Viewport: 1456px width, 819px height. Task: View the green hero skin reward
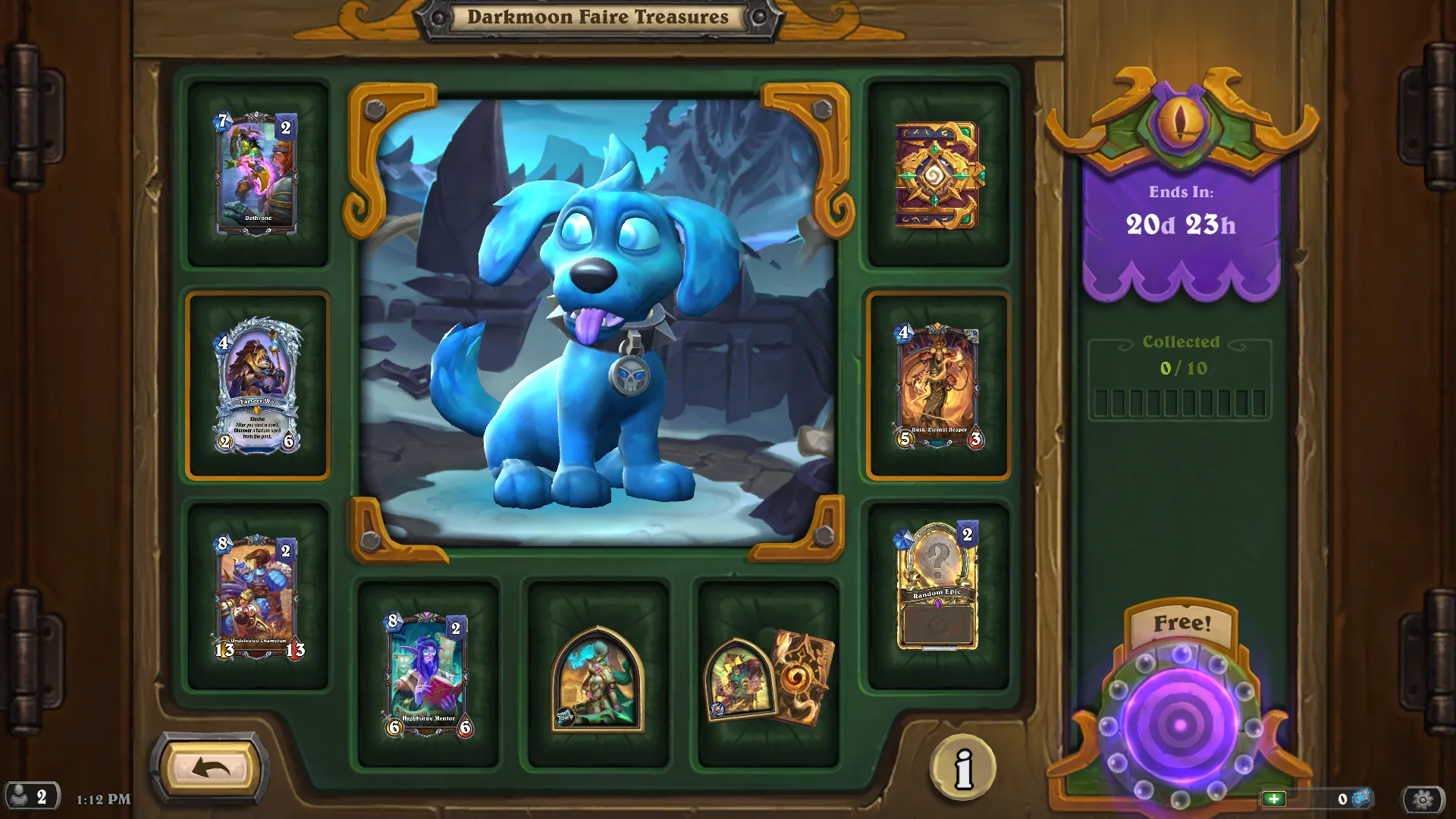click(x=598, y=679)
